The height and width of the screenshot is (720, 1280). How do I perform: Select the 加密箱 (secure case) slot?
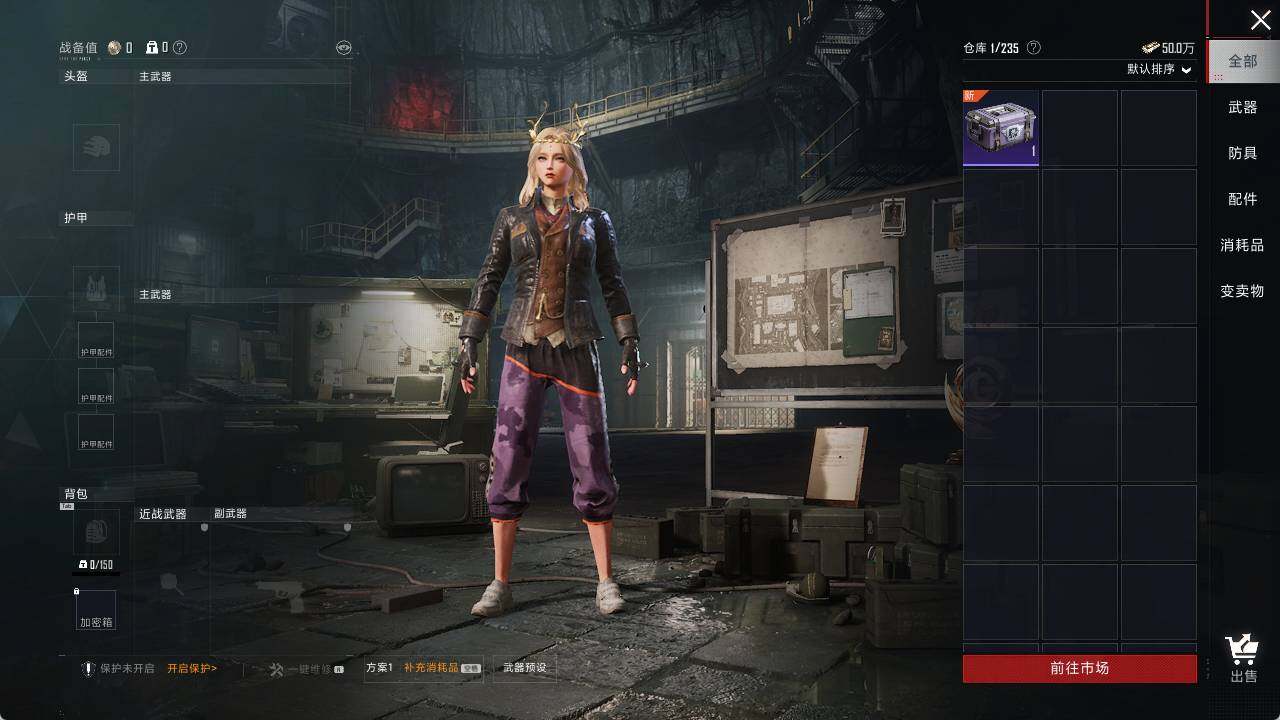point(96,610)
